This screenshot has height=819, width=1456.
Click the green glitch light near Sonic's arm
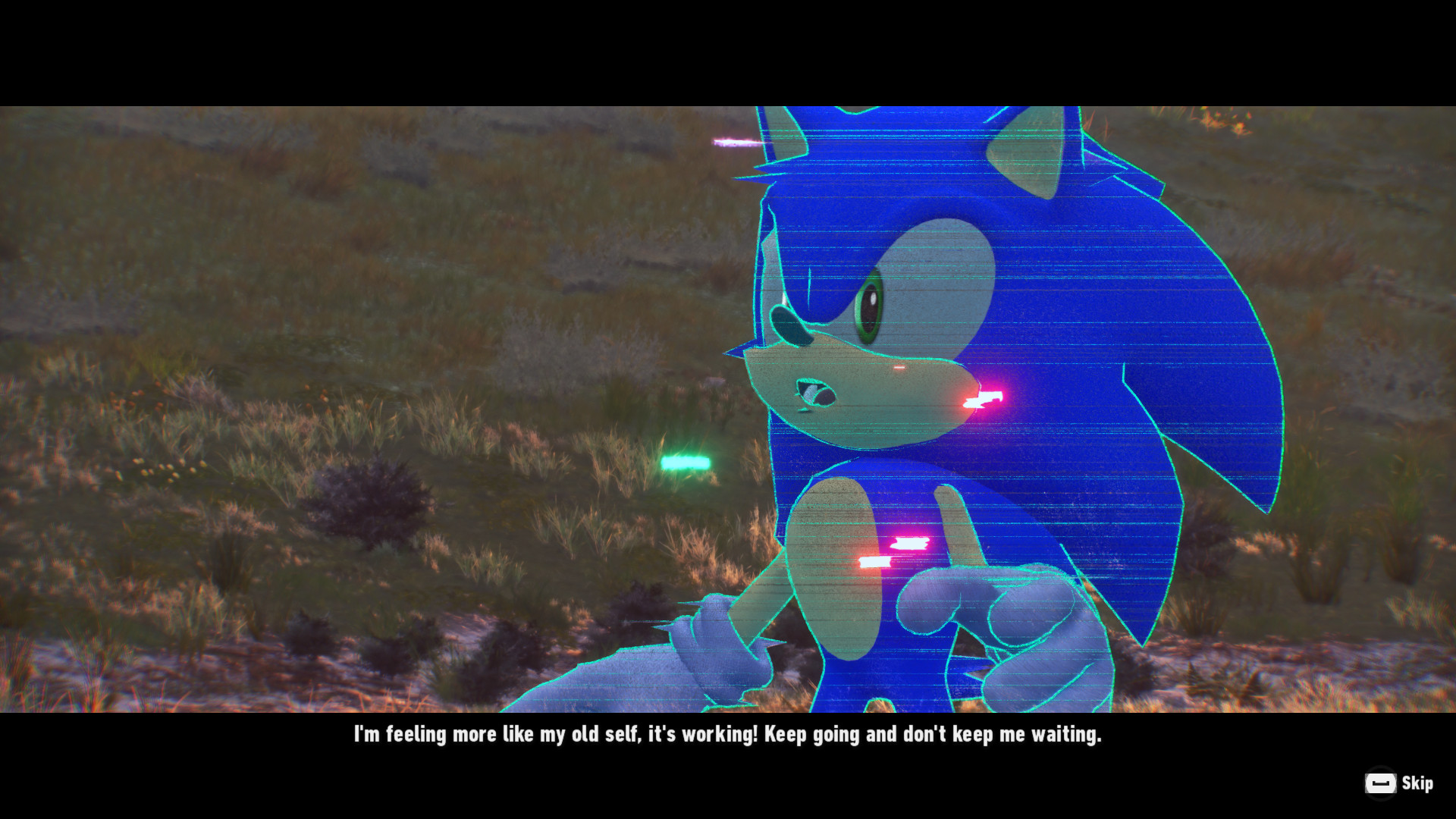point(686,461)
